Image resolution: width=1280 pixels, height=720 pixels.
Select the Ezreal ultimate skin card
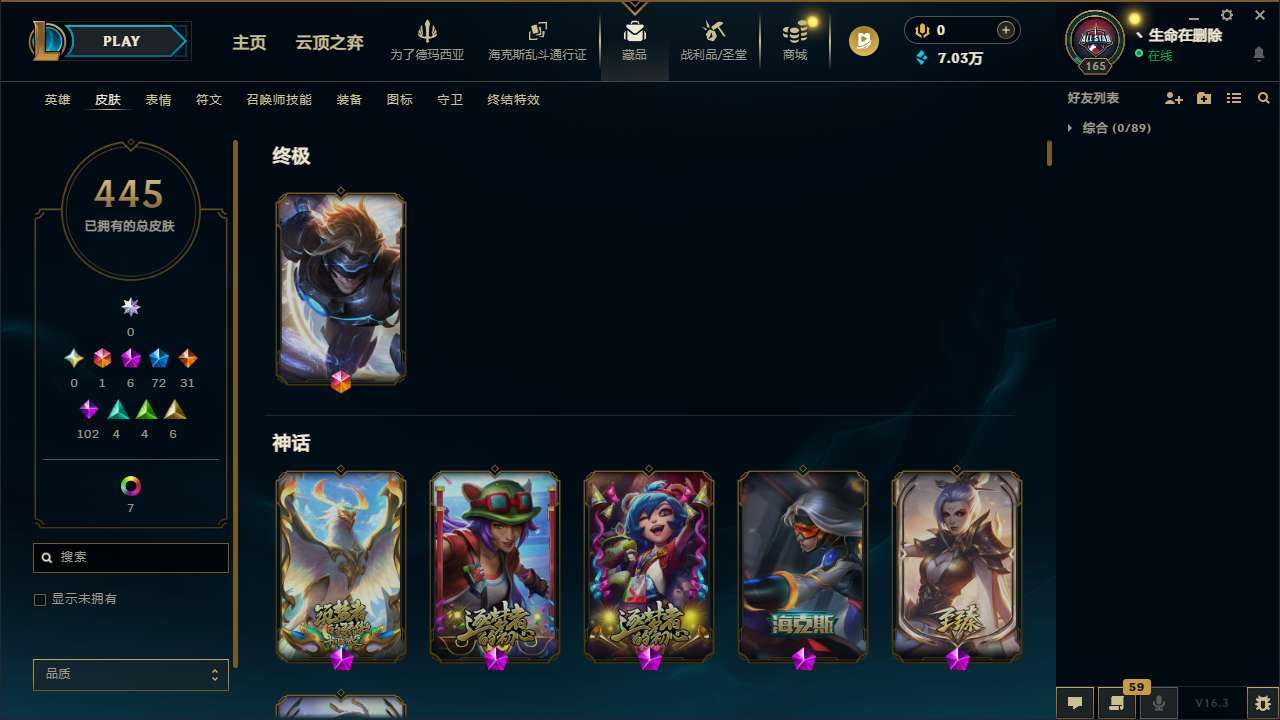(x=341, y=288)
